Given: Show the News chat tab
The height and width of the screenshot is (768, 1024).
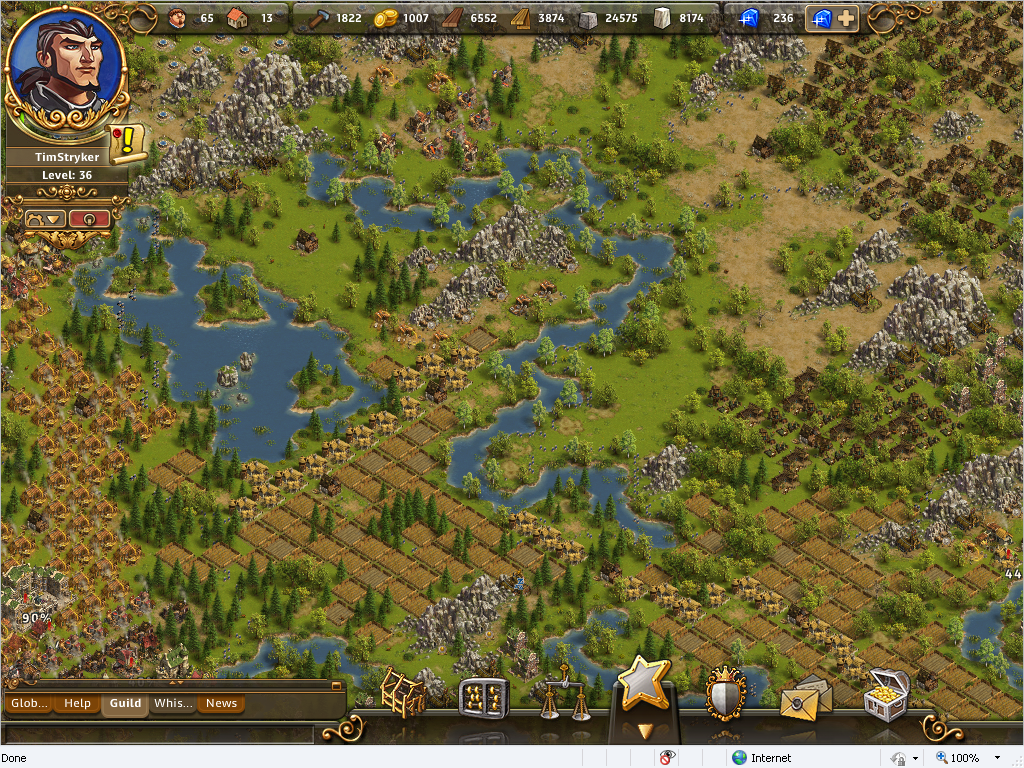Looking at the screenshot, I should pos(221,703).
